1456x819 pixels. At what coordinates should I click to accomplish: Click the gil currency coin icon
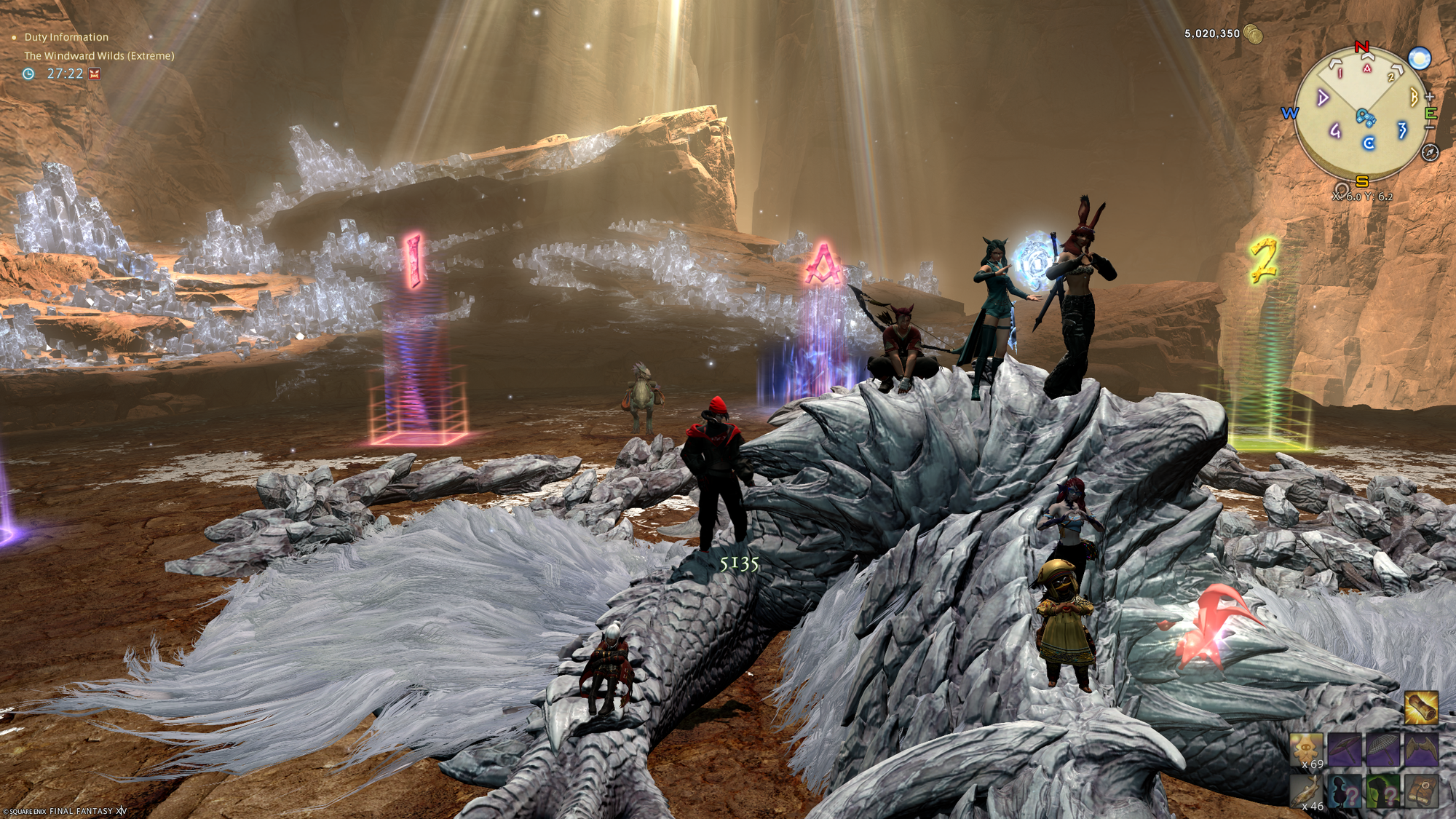[1253, 33]
